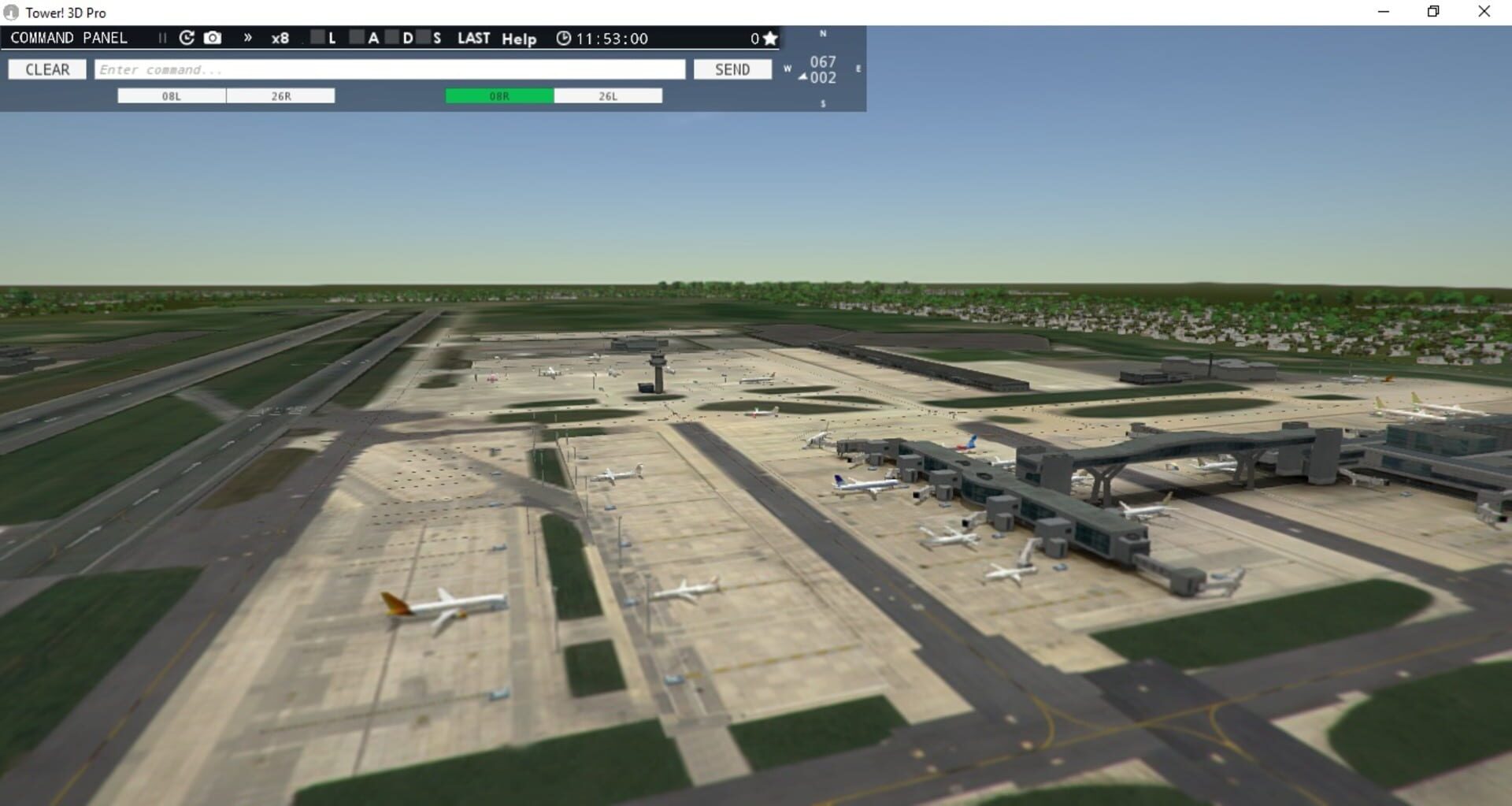This screenshot has height=806, width=1512.
Task: Click the star rating icon
Action: tap(769, 37)
